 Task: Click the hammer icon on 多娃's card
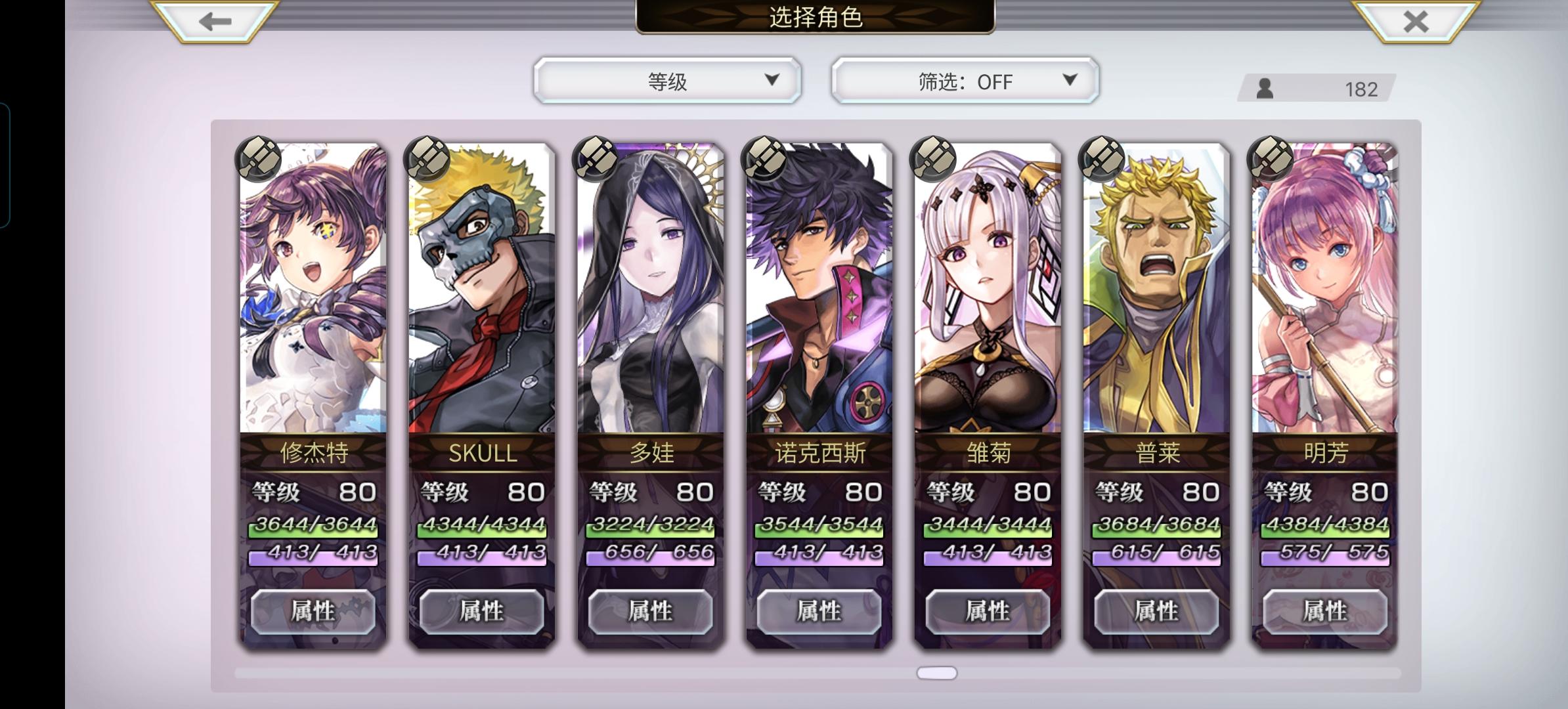596,160
